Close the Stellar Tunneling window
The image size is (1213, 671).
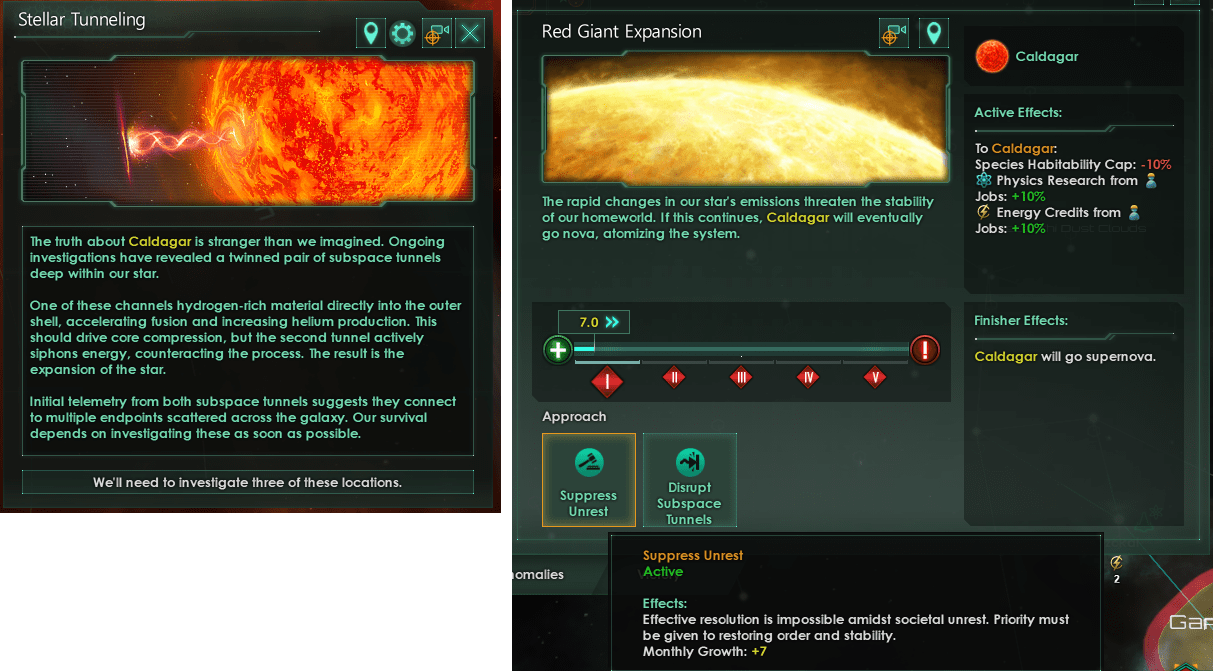point(470,34)
